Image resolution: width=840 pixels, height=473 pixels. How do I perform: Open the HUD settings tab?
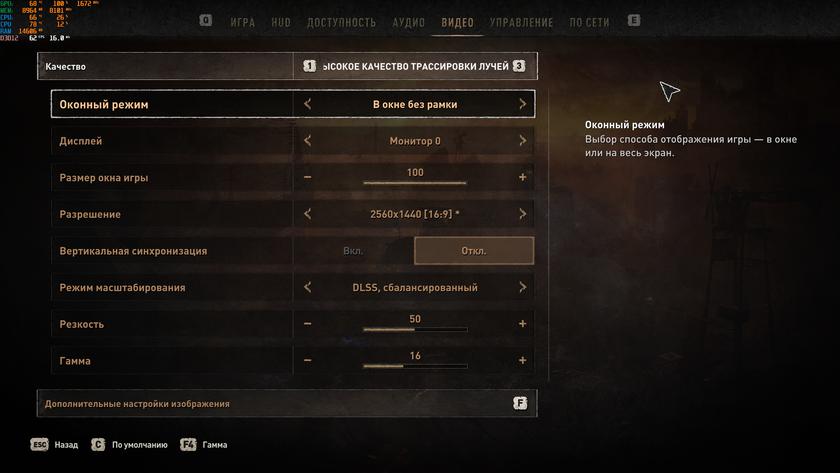pos(281,22)
